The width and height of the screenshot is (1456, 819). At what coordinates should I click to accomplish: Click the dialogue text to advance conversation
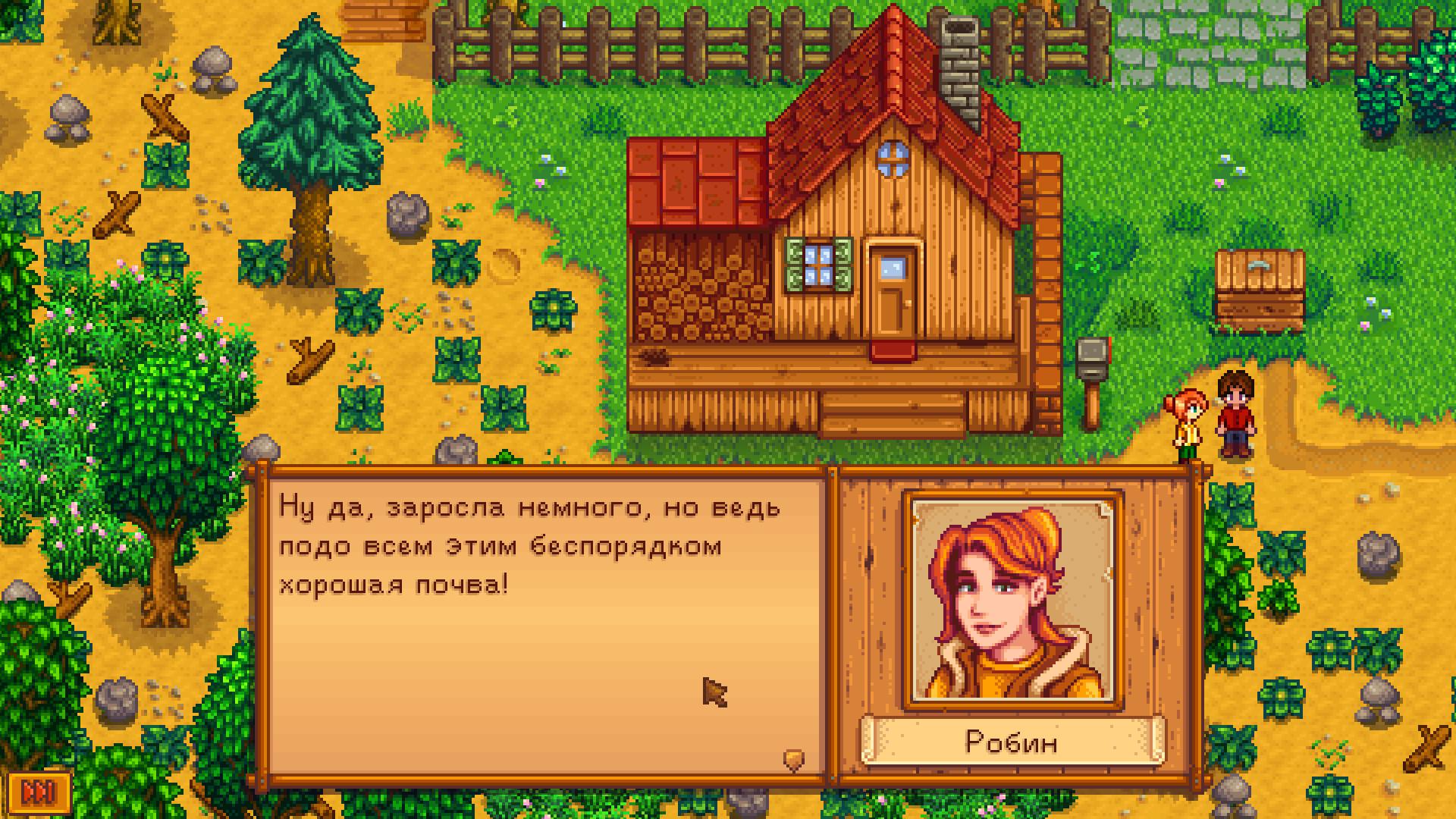[531, 546]
